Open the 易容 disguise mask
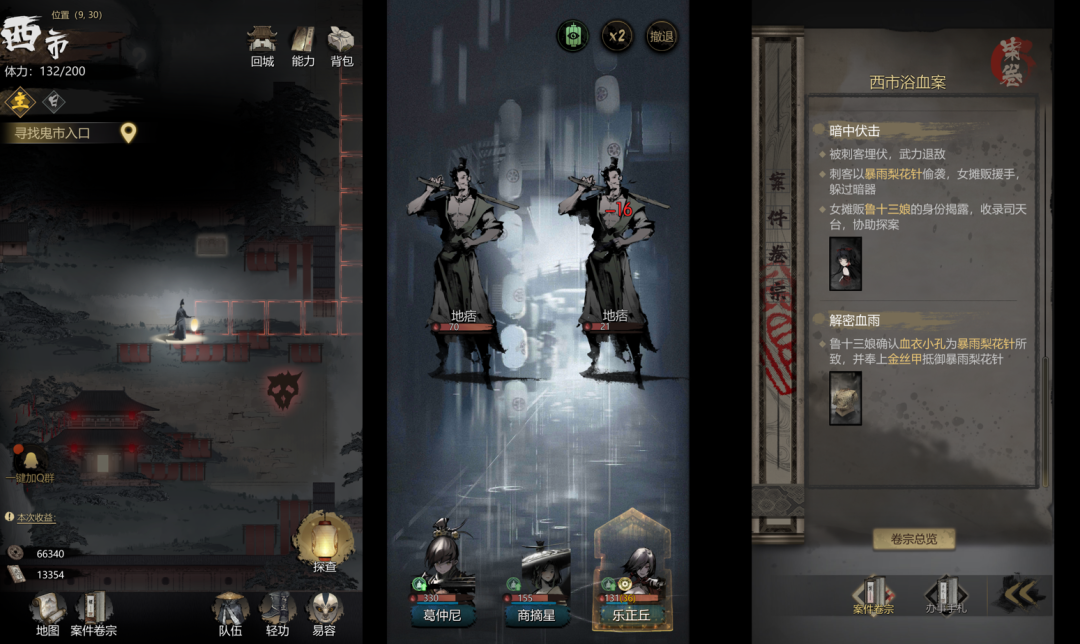 pos(323,612)
